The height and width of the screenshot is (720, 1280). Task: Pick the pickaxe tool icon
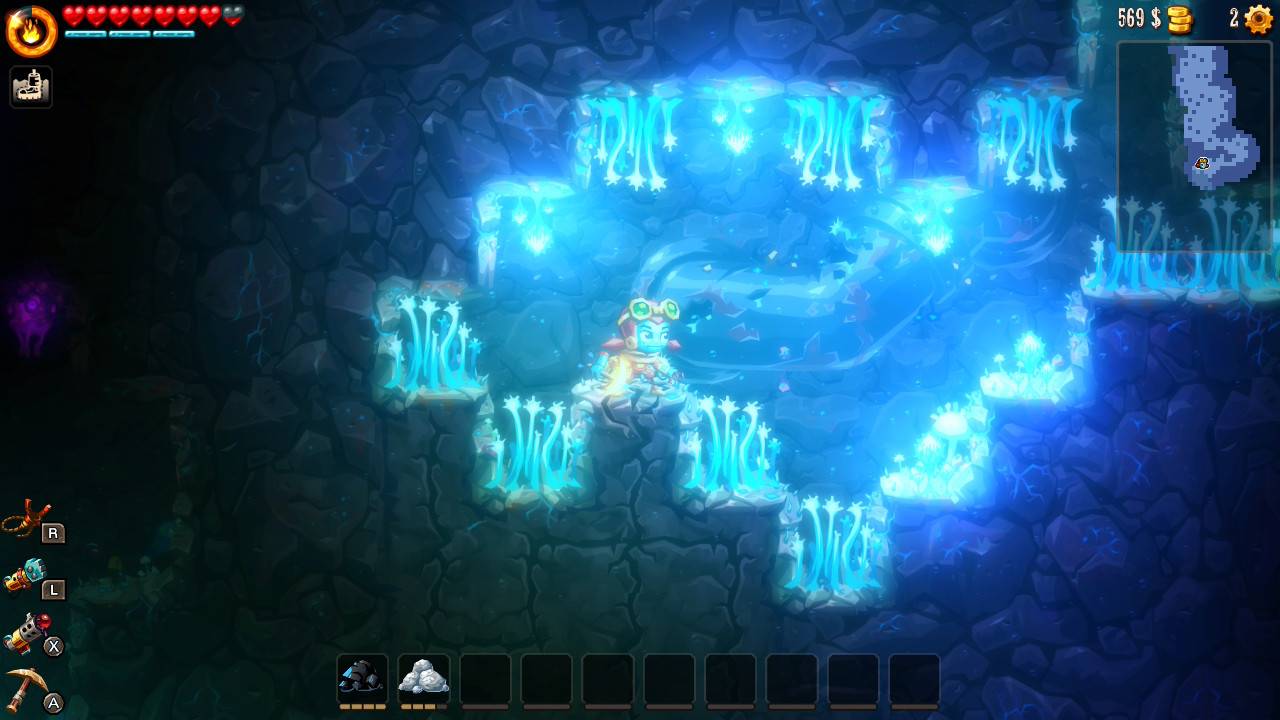pyautogui.click(x=27, y=689)
